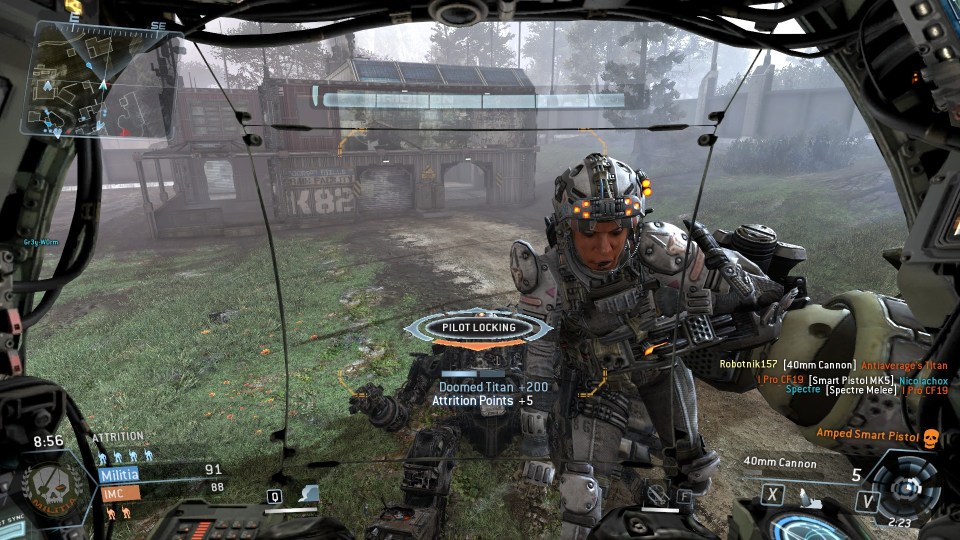Click the crossed-out titan ability icon

(656, 493)
